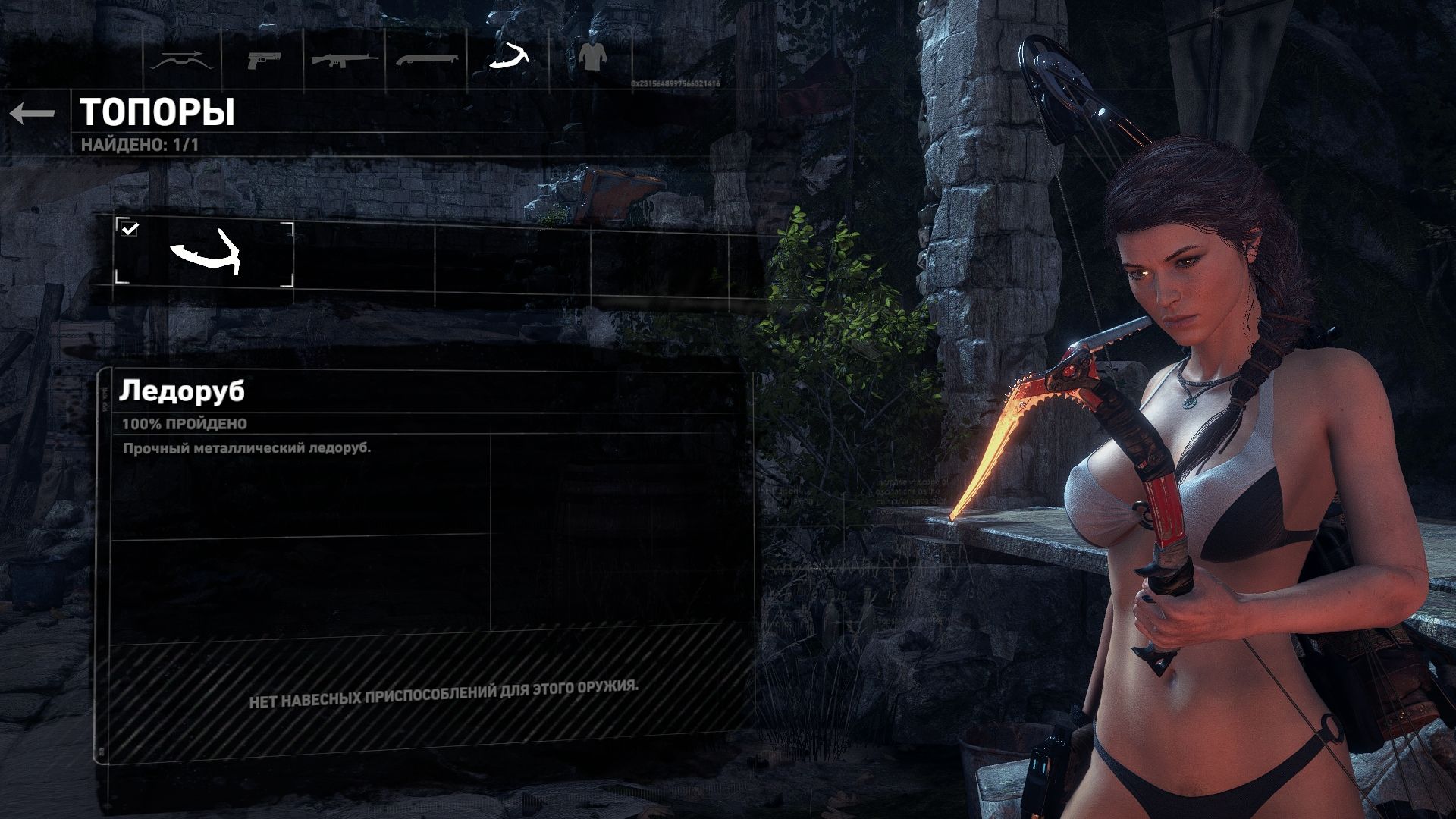Image resolution: width=1456 pixels, height=819 pixels.
Task: Select the rifles weapon tab
Action: (345, 59)
